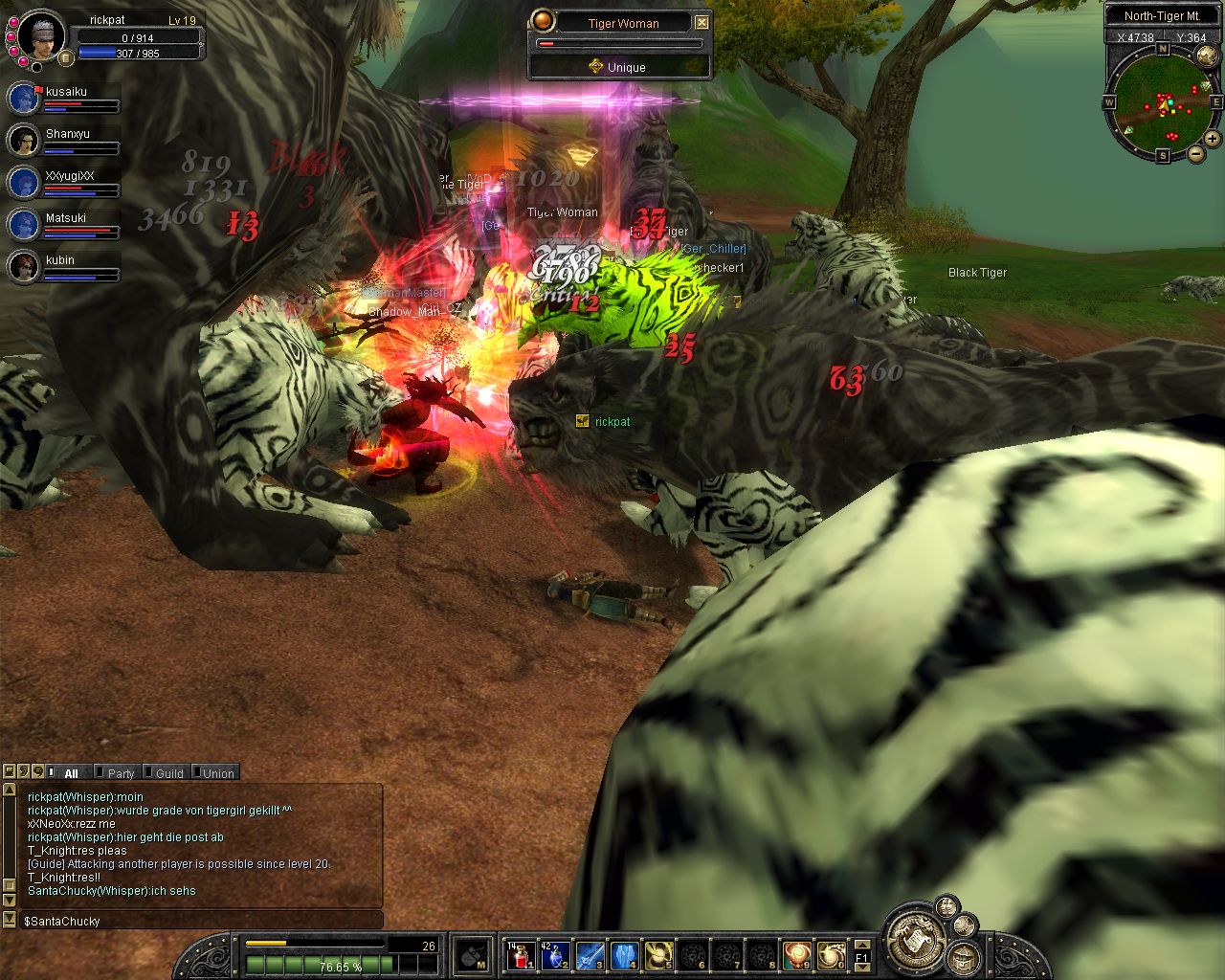Use the blue mana potion in slot 2

[555, 955]
